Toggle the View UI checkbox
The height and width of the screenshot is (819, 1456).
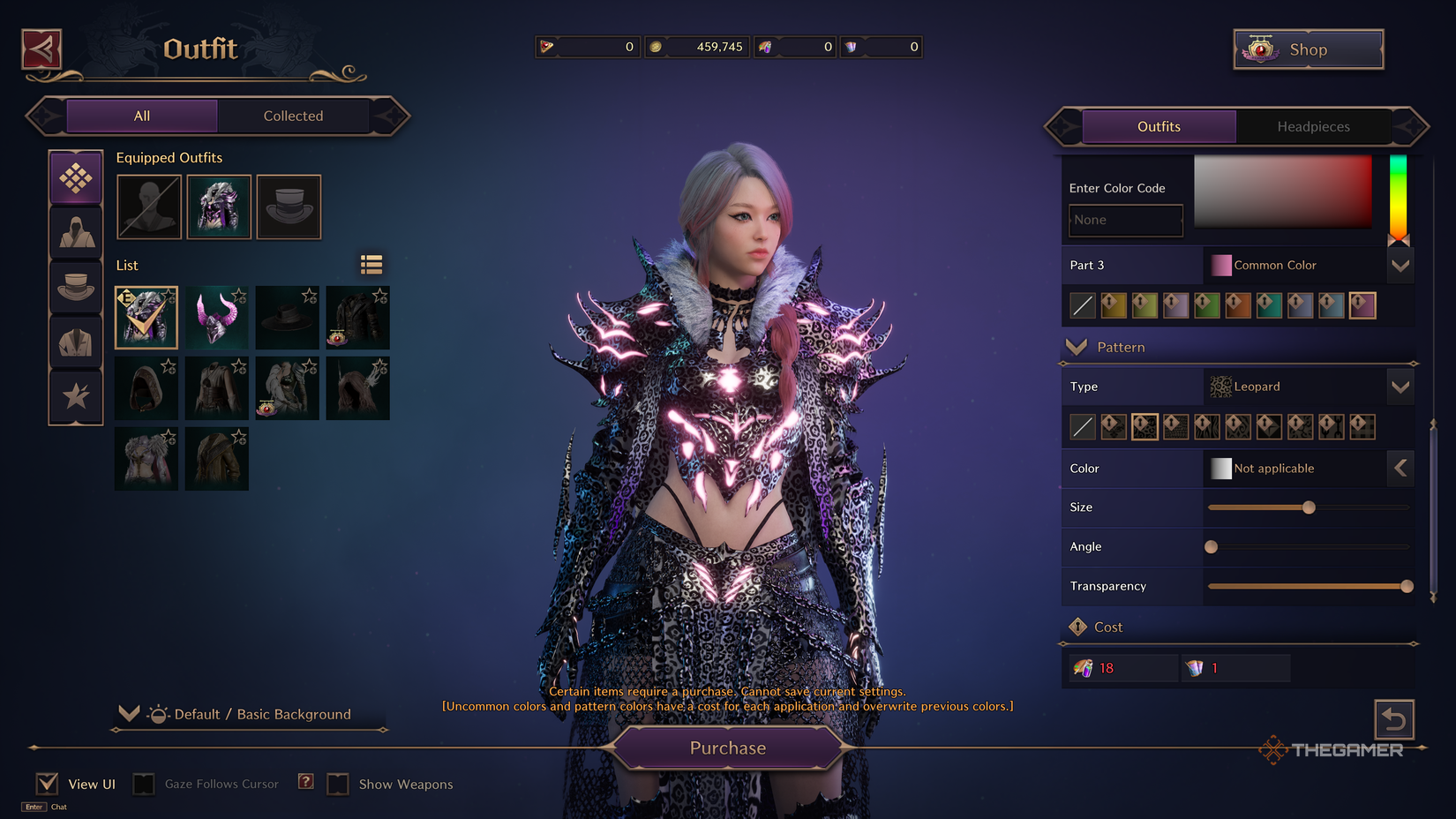[x=46, y=783]
